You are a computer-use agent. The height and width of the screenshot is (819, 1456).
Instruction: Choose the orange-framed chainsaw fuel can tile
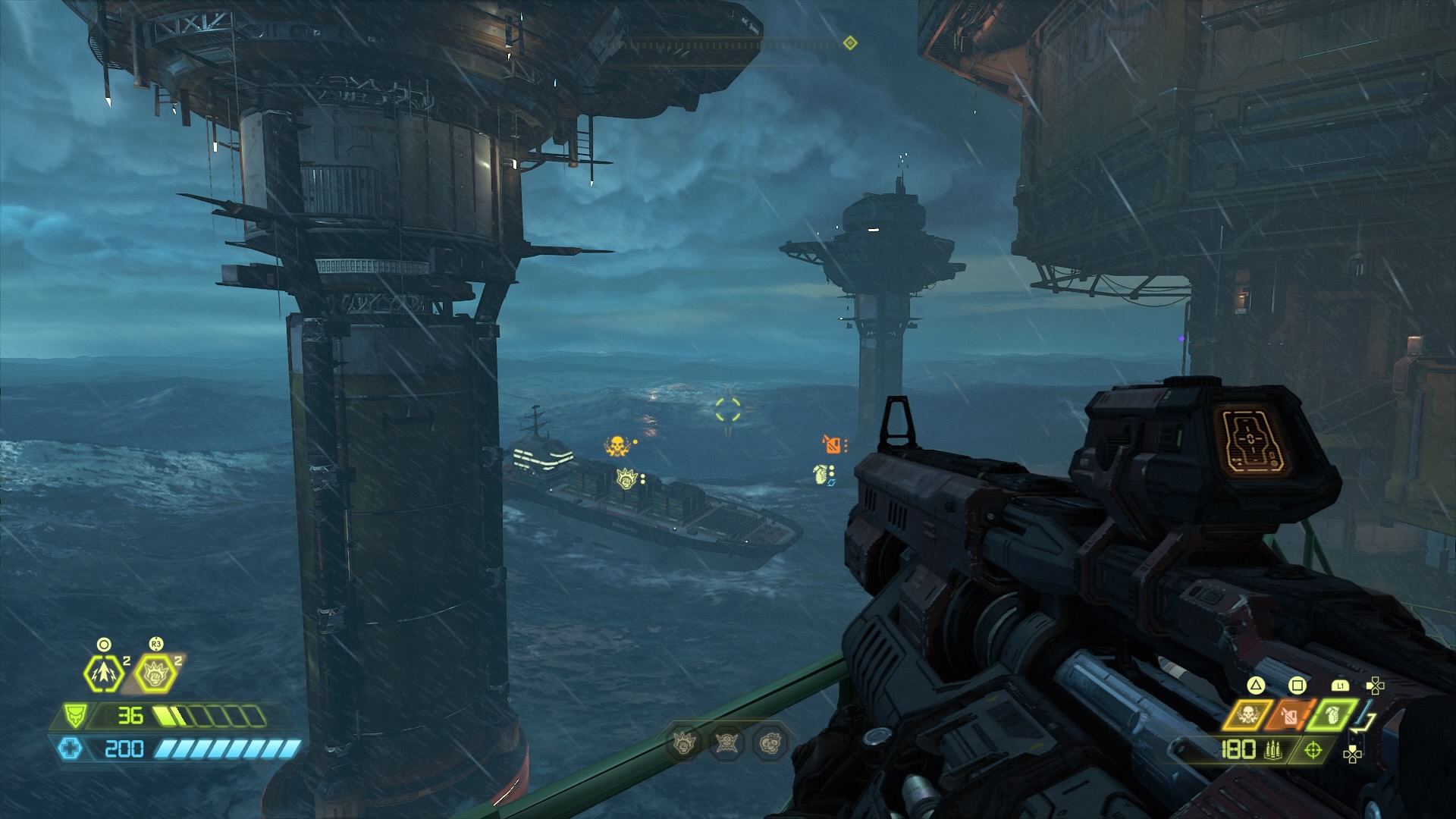point(1289,714)
